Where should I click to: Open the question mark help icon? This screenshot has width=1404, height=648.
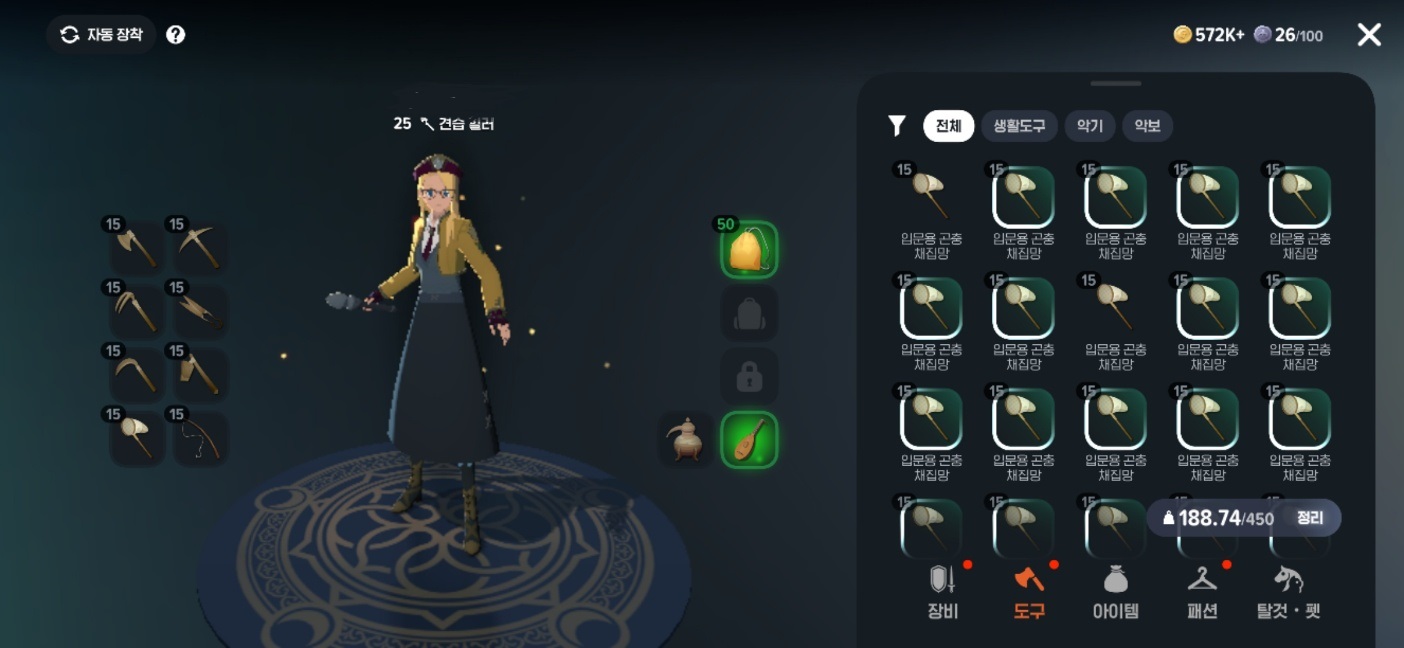176,35
